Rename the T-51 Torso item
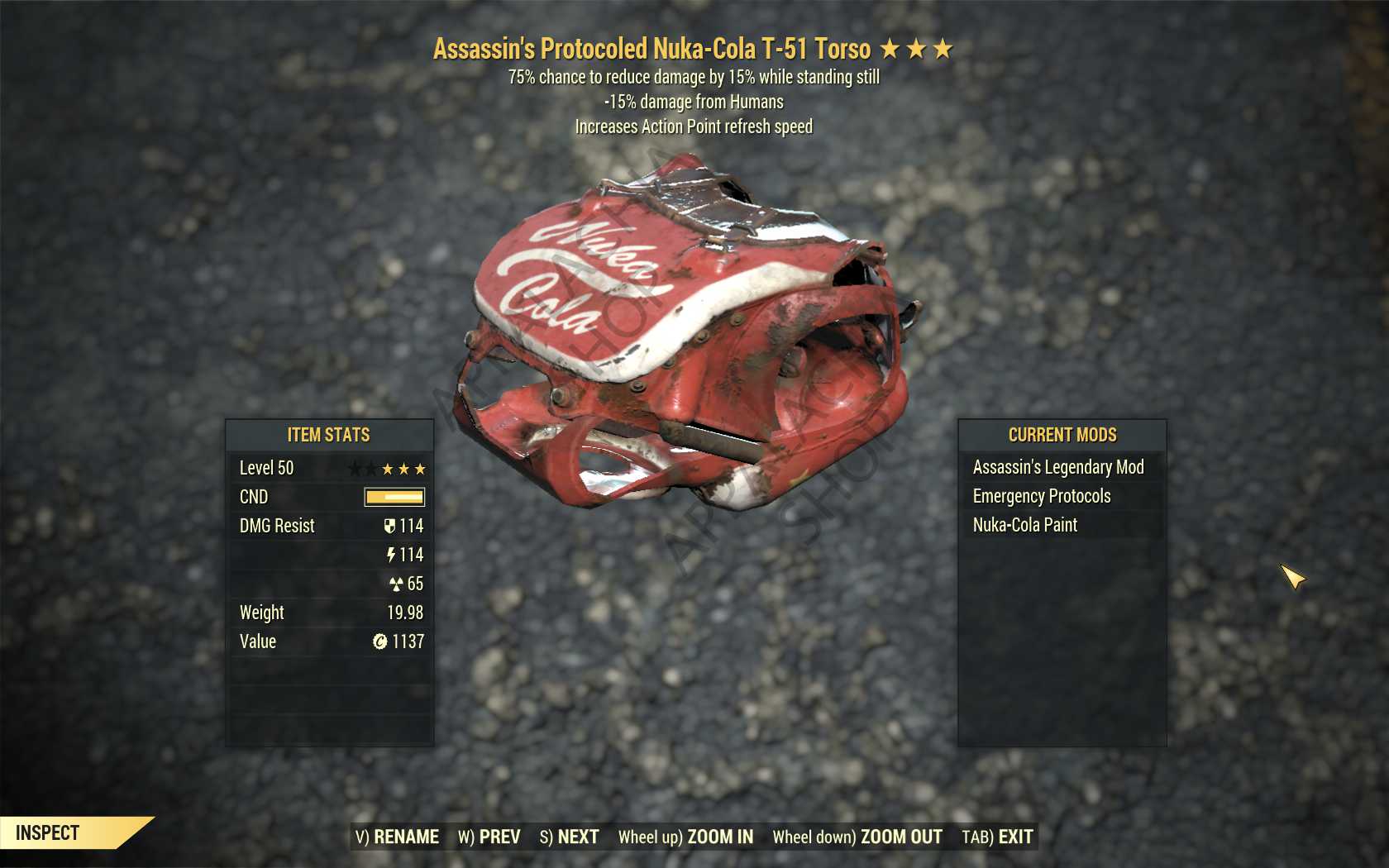Image resolution: width=1389 pixels, height=868 pixels. pyautogui.click(x=398, y=837)
